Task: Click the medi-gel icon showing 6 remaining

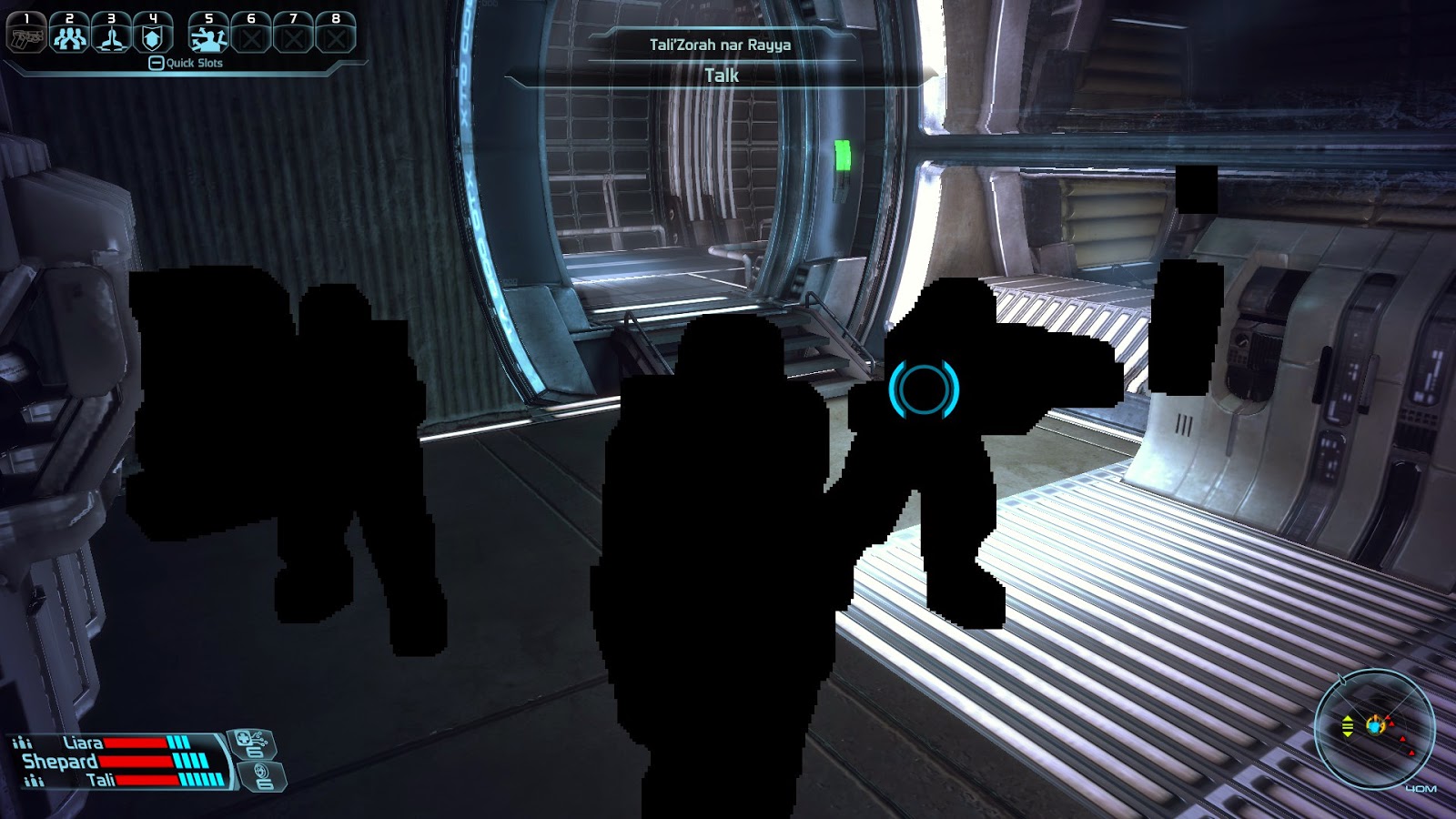Action: click(x=252, y=744)
